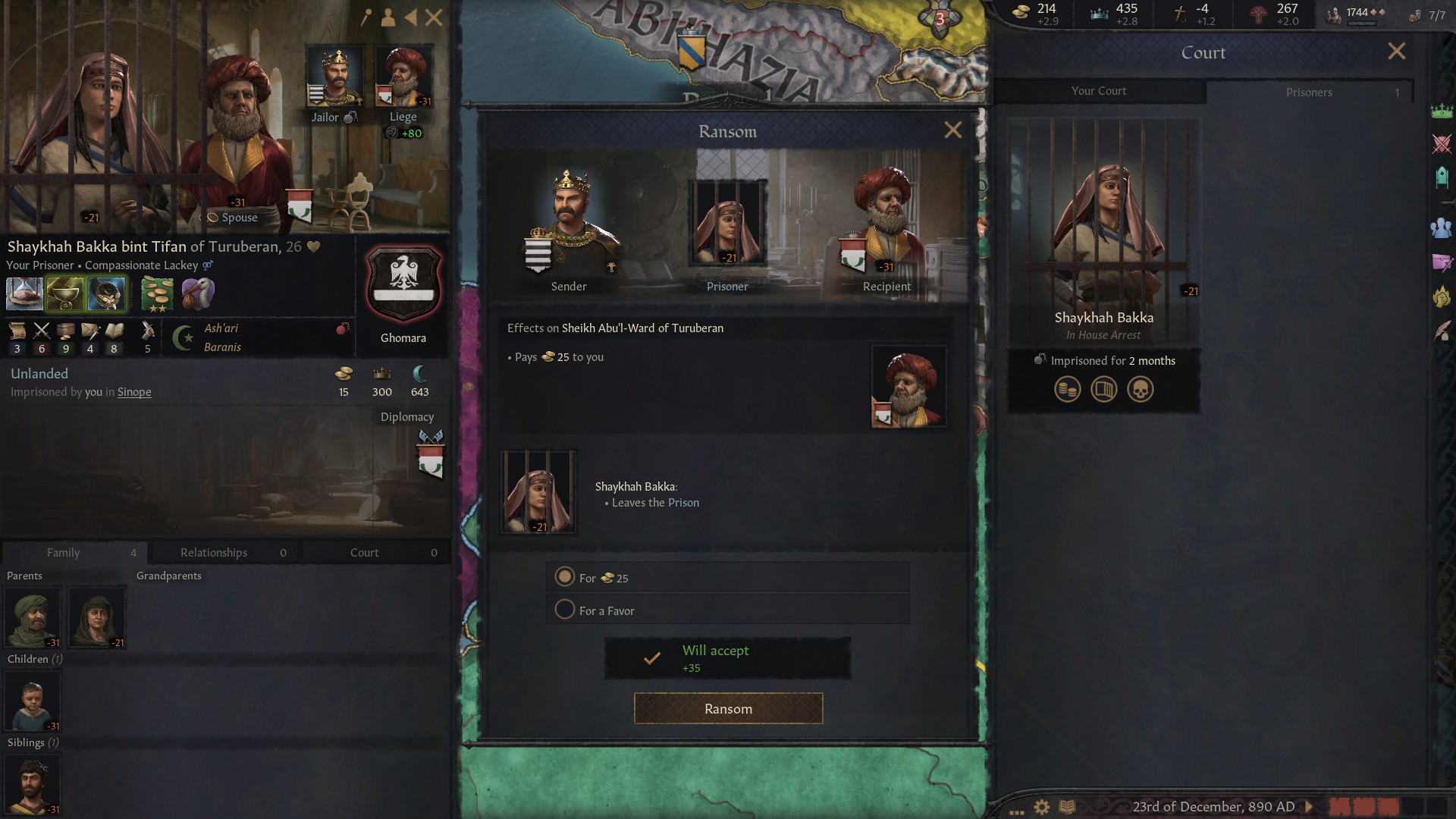Select the Jailor portrait

tap(334, 76)
